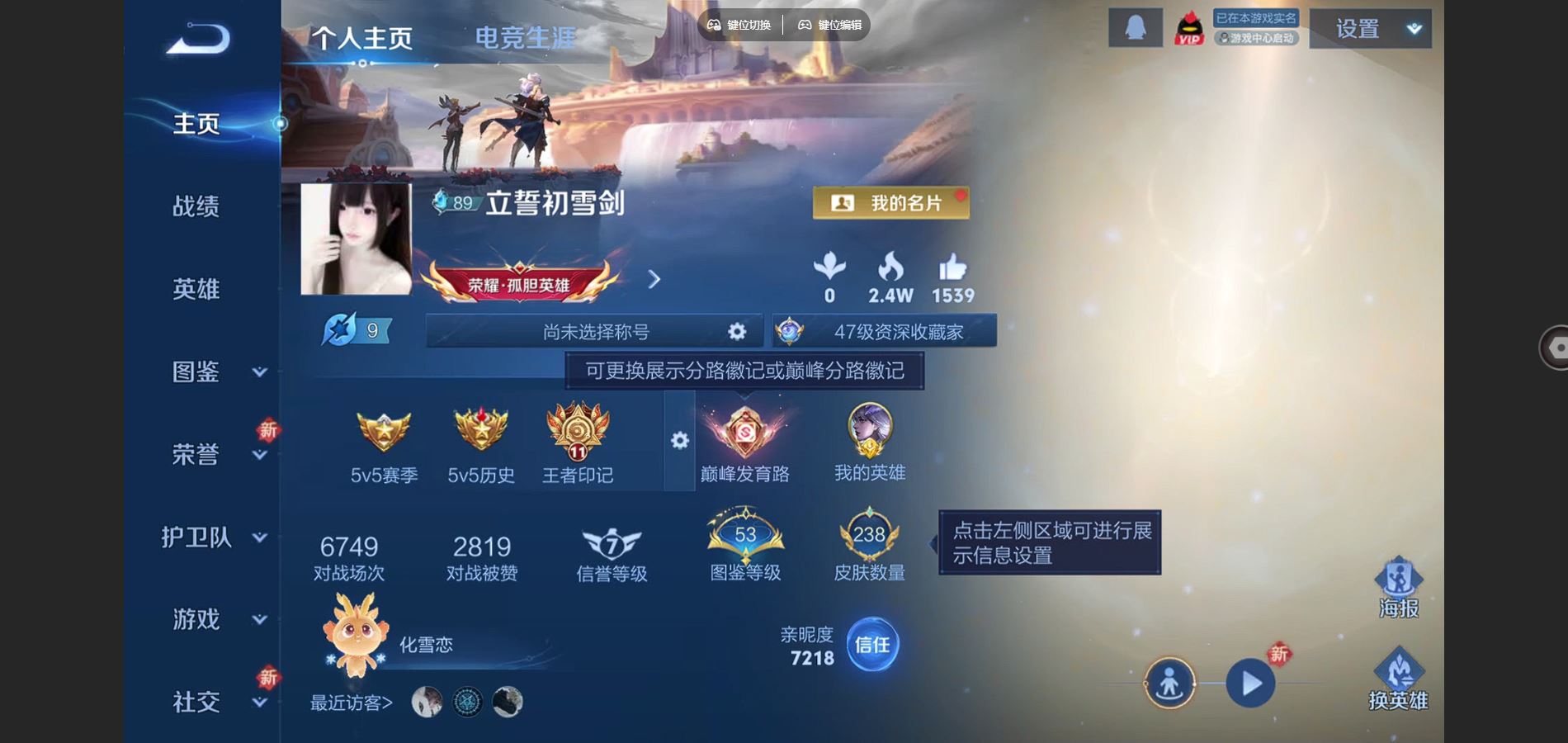Select the character pose icon near the play button
The image size is (1568, 743).
1169,684
